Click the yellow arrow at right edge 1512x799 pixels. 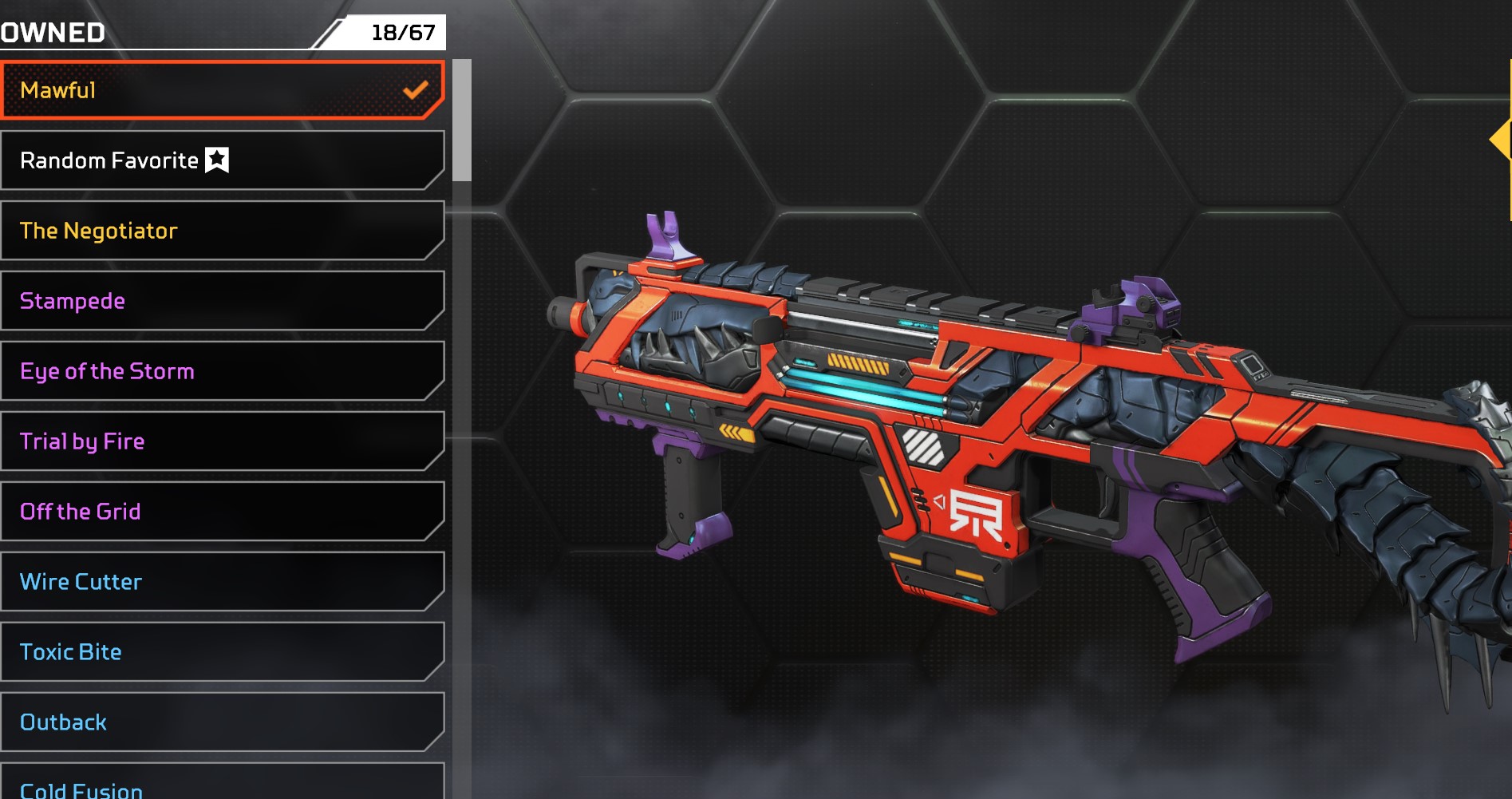(1502, 140)
